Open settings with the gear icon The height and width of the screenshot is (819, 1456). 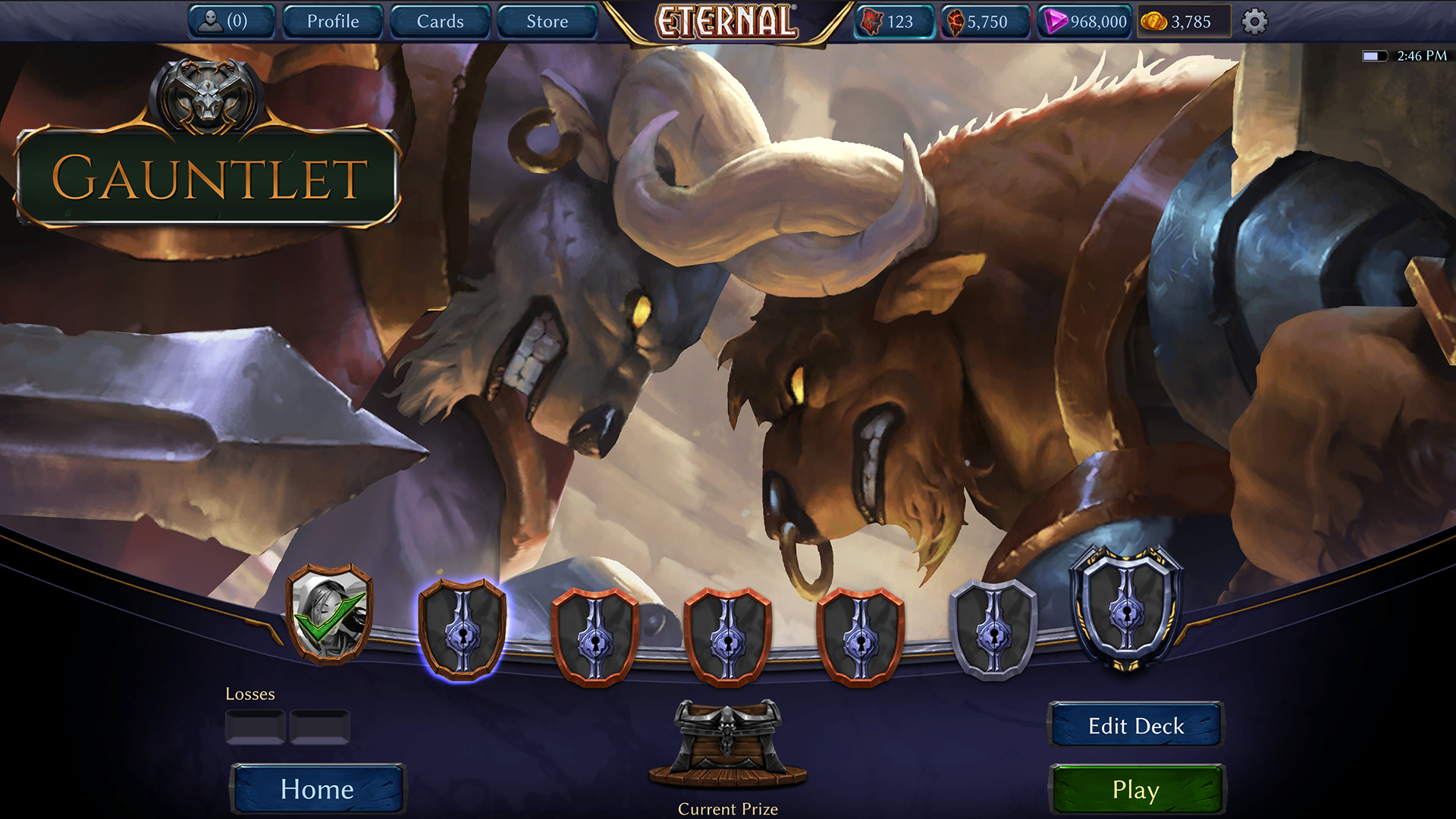[x=1254, y=21]
